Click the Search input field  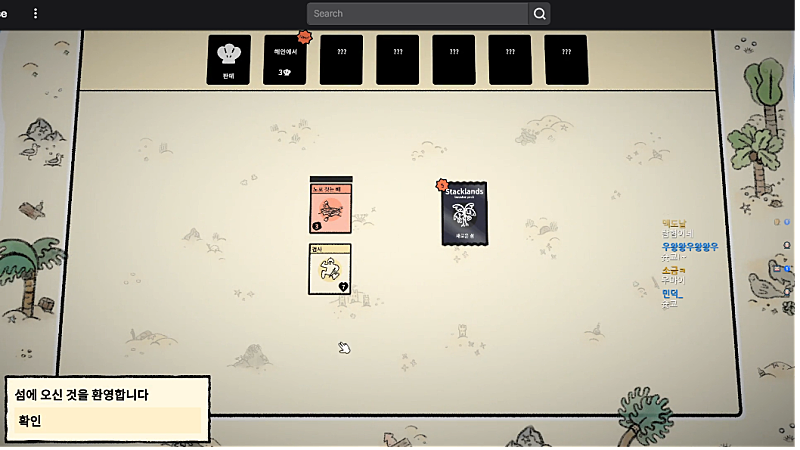[x=418, y=14]
